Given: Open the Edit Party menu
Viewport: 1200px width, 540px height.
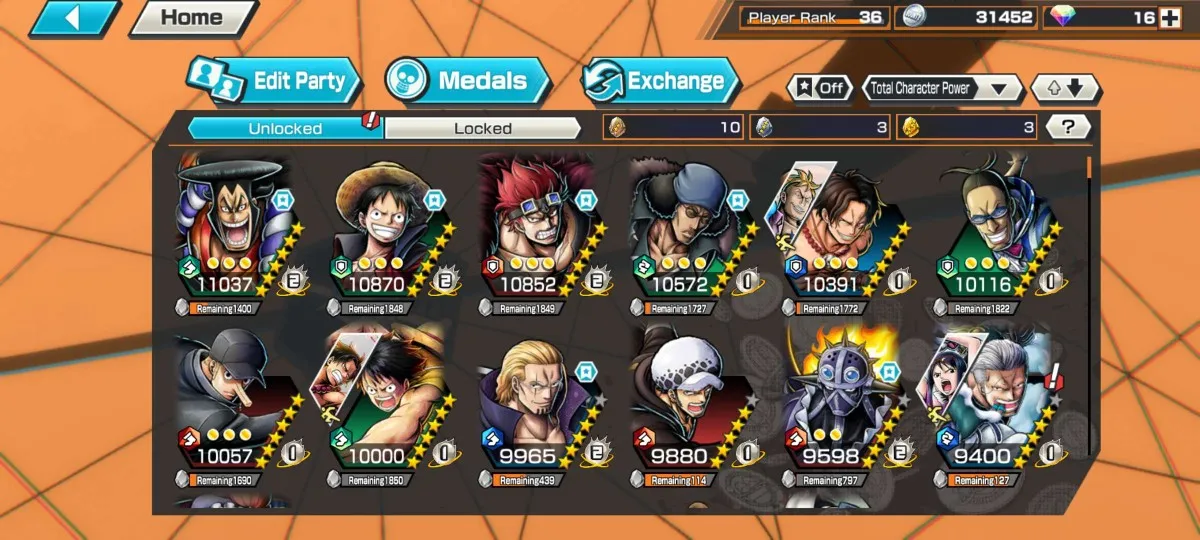Looking at the screenshot, I should click(x=273, y=81).
